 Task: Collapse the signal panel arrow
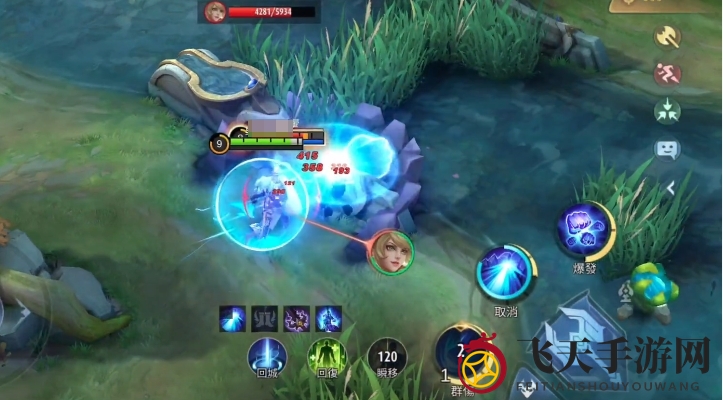pyautogui.click(x=671, y=187)
